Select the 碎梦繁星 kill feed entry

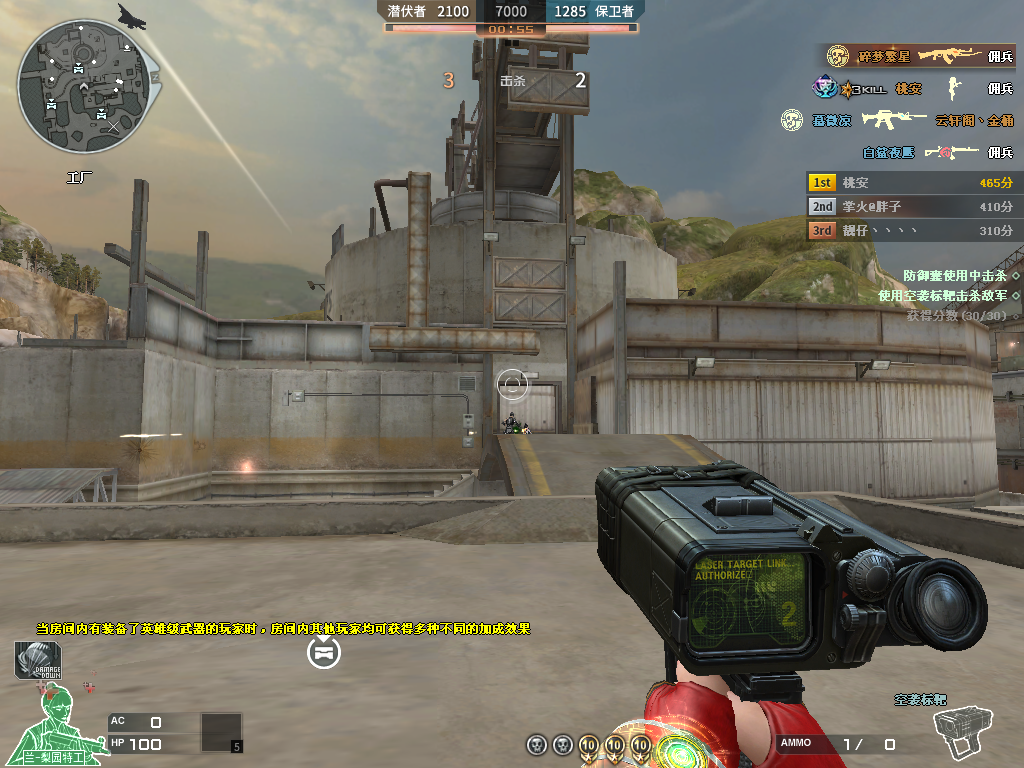point(920,57)
